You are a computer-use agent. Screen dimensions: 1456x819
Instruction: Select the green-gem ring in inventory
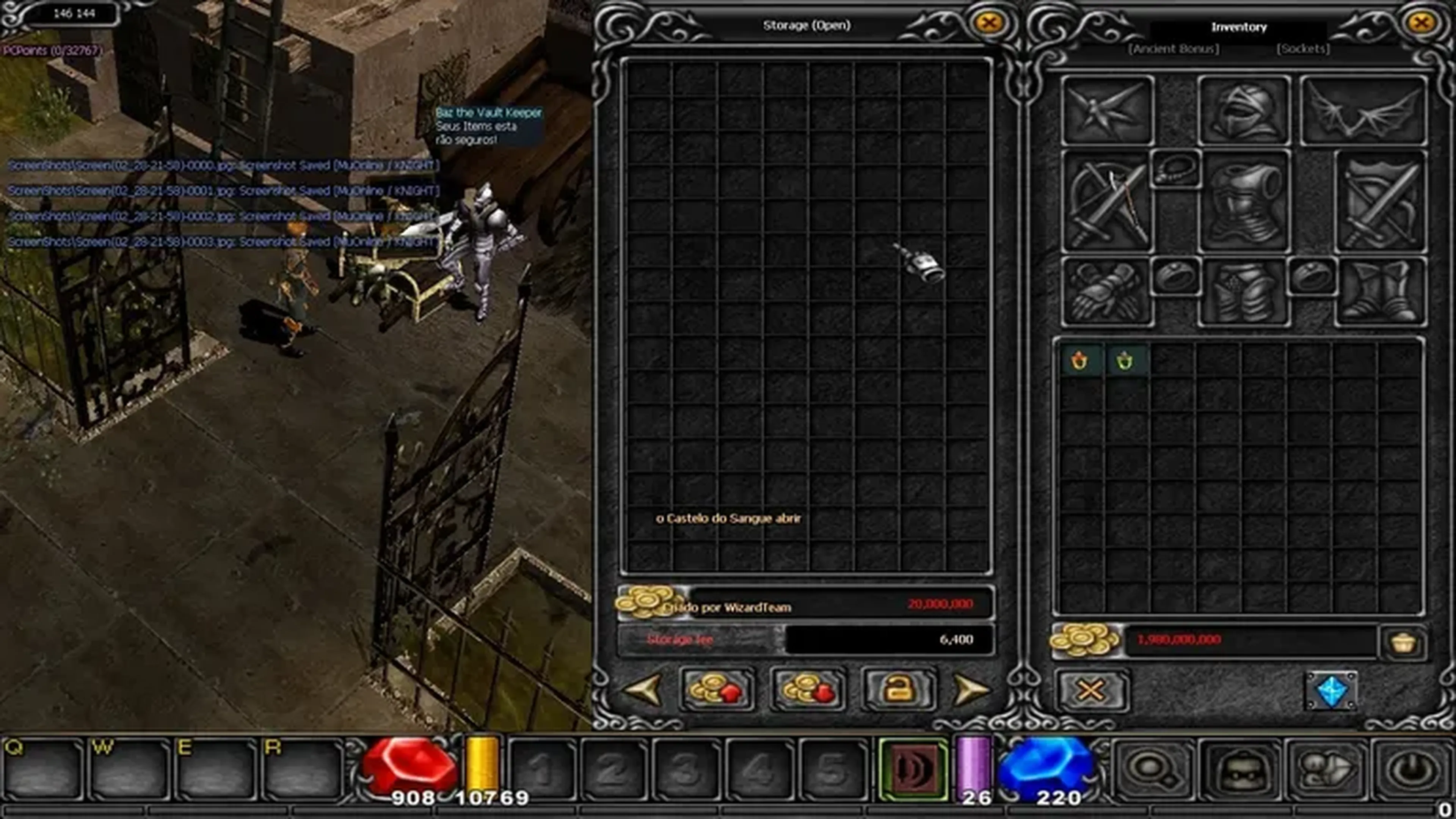(1125, 360)
